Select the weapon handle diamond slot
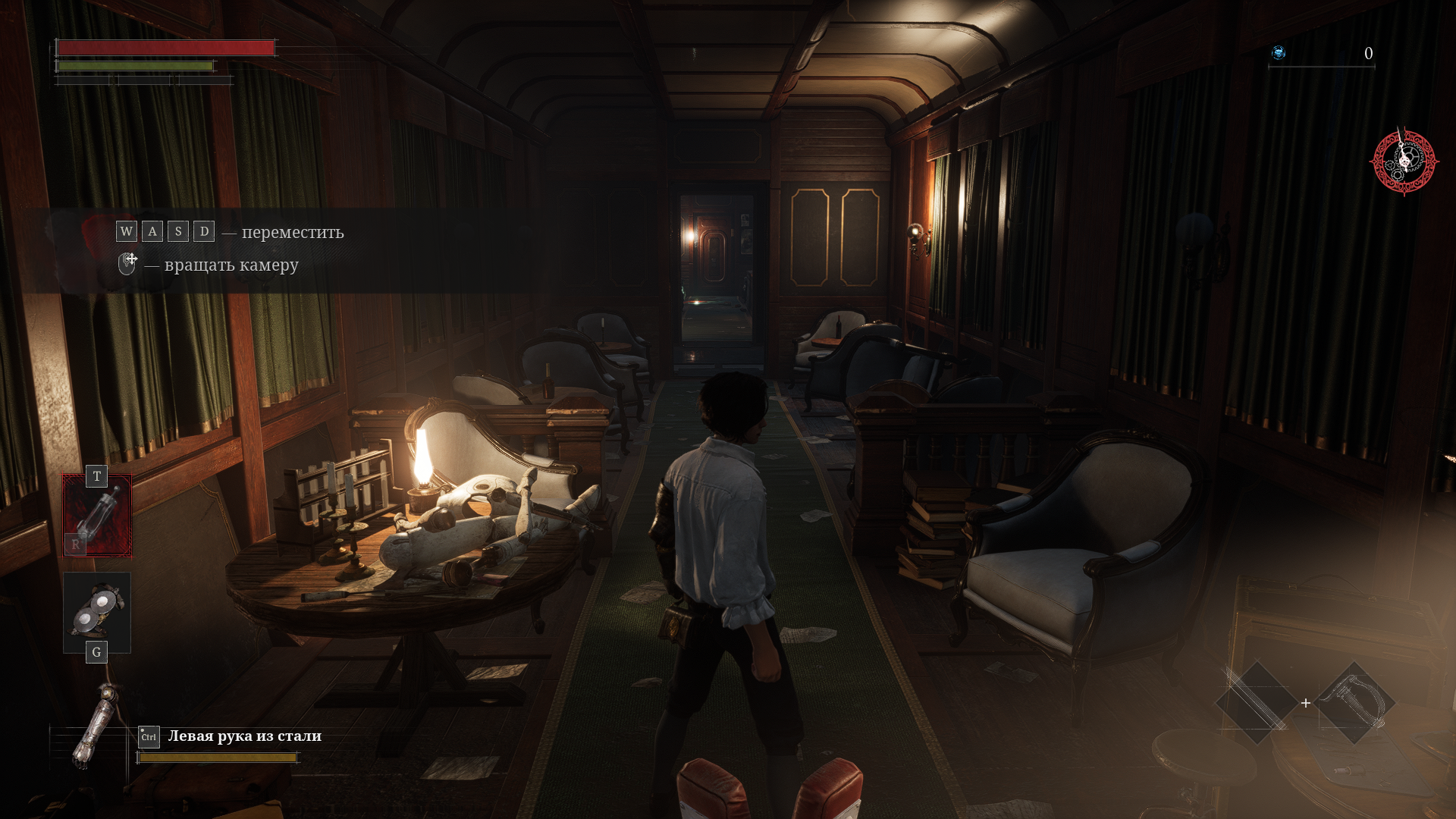Screen dimensions: 1456x819 tap(1356, 702)
